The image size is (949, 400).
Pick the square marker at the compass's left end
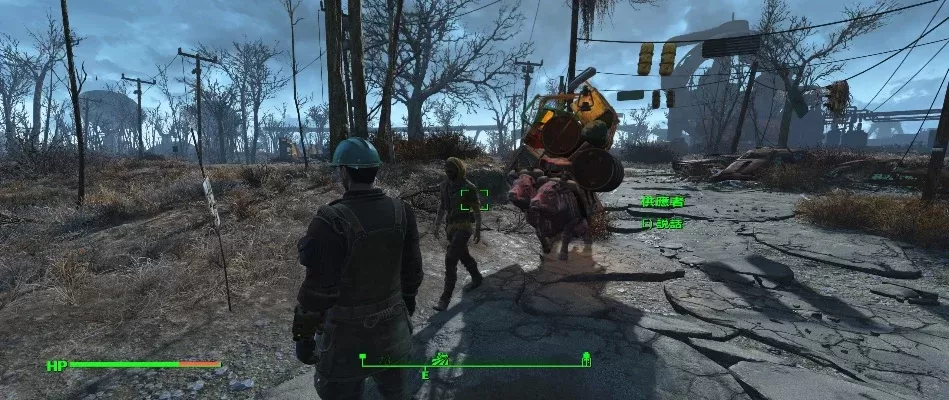point(363,356)
